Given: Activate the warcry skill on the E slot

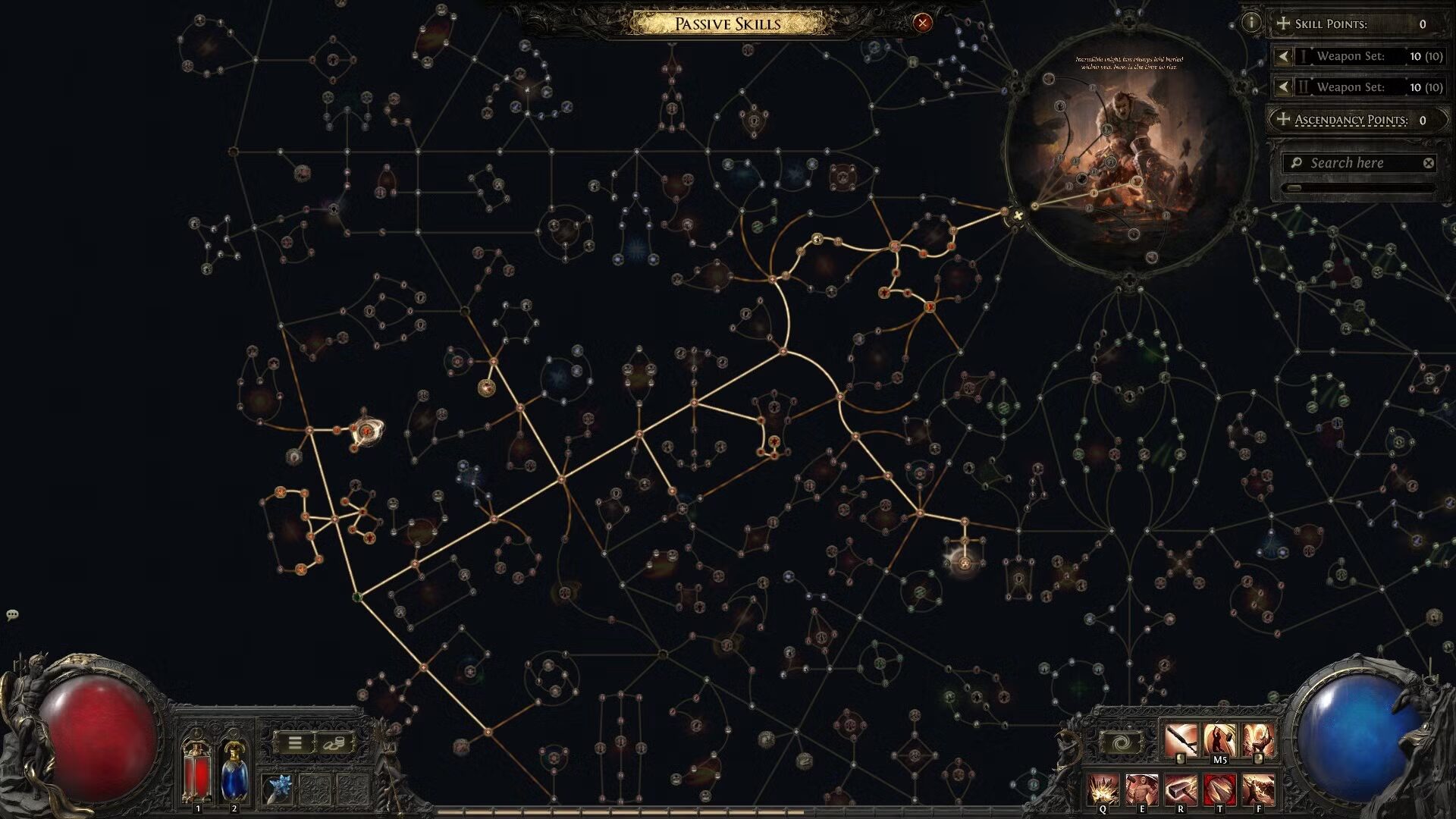Looking at the screenshot, I should (1142, 787).
